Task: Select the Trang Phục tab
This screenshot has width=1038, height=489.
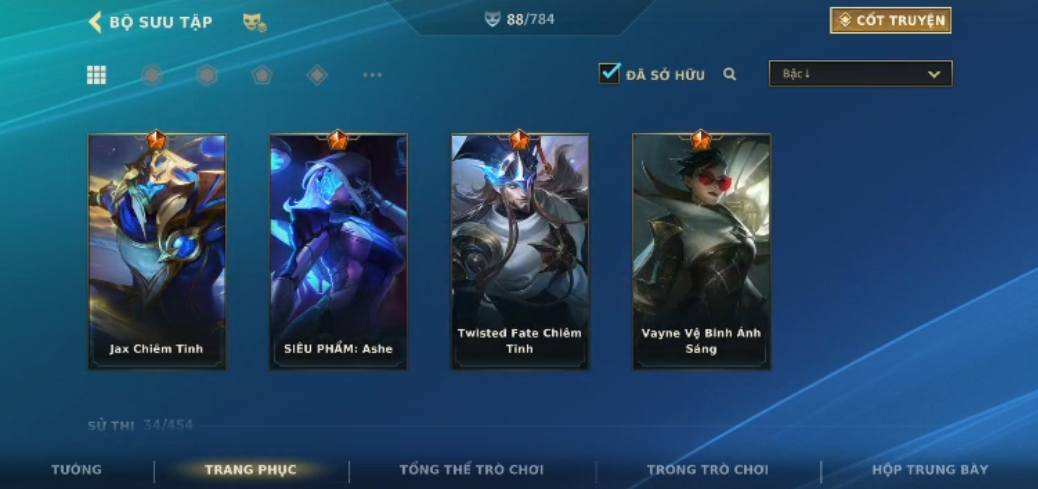Action: coord(250,469)
